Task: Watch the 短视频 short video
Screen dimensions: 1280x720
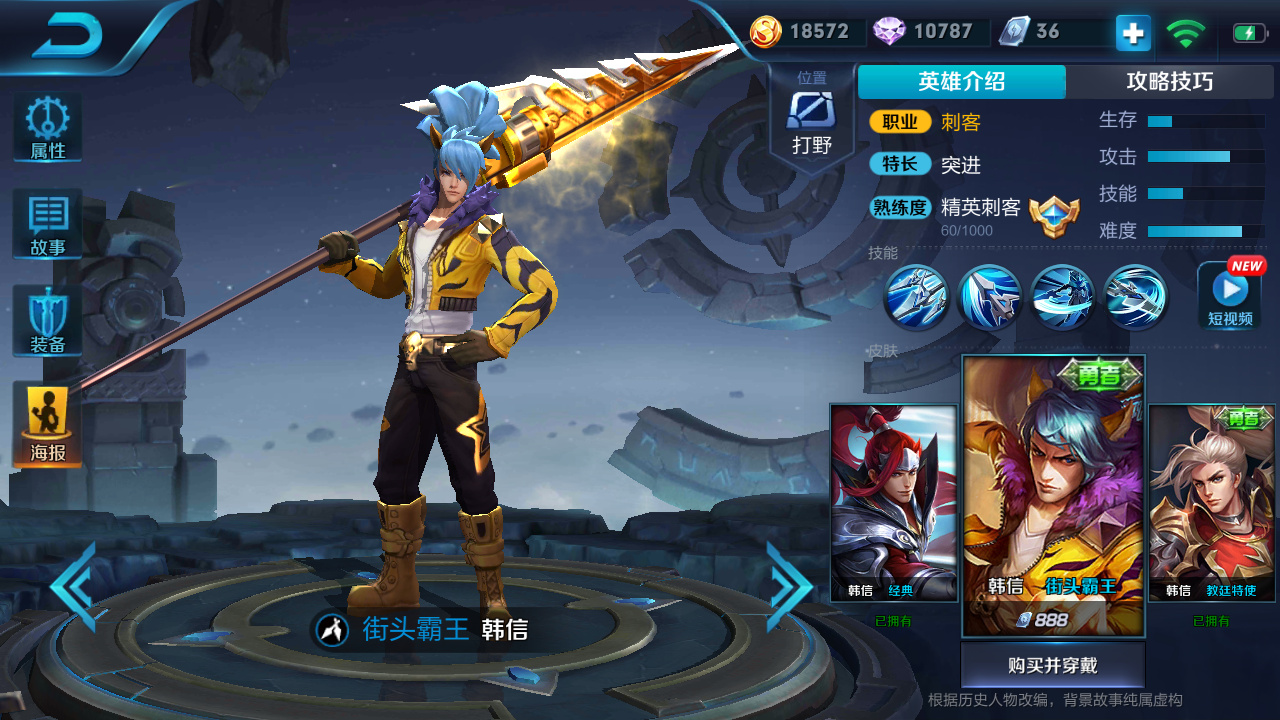Action: click(x=1229, y=296)
